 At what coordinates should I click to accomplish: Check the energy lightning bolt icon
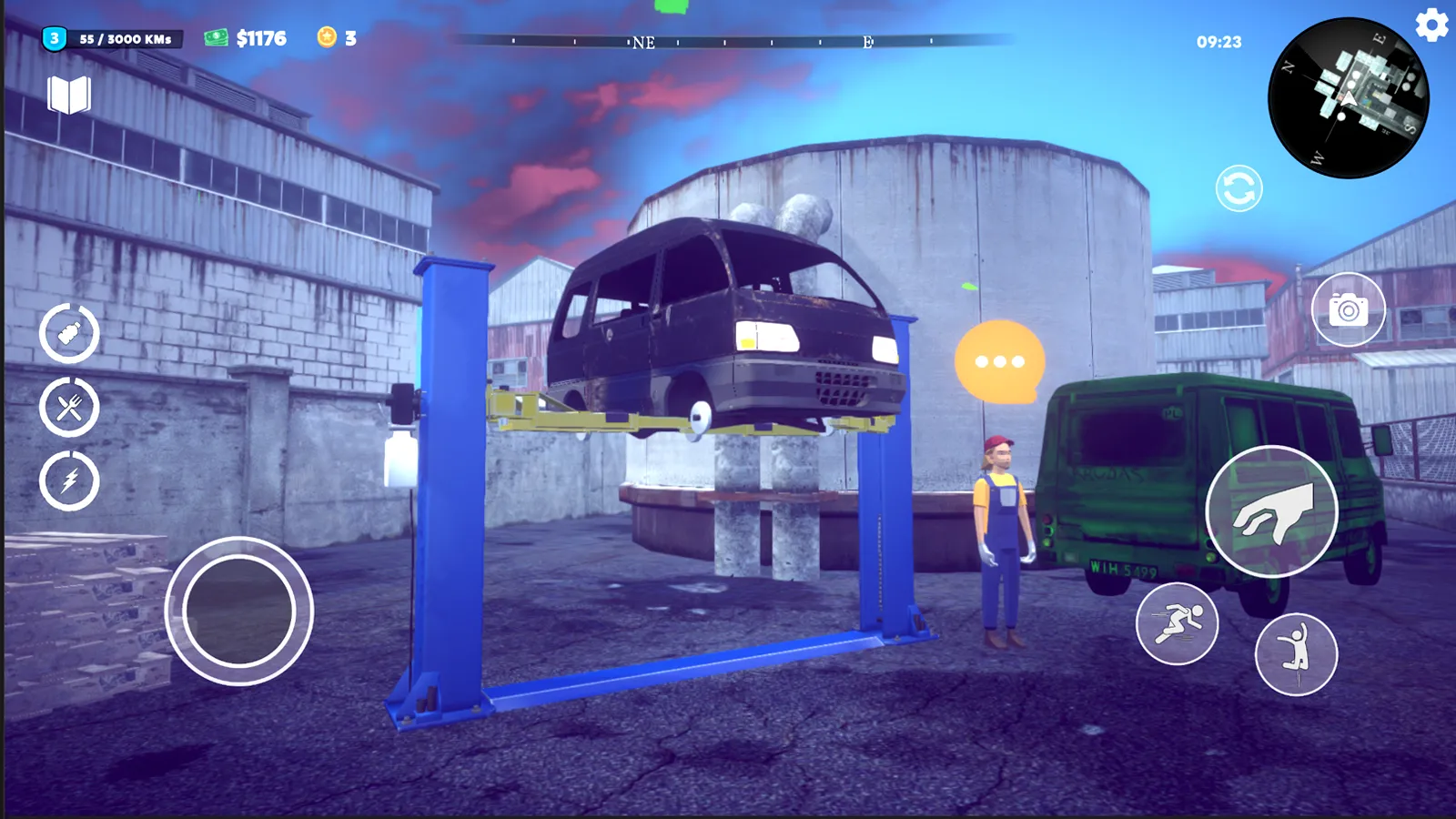68,478
